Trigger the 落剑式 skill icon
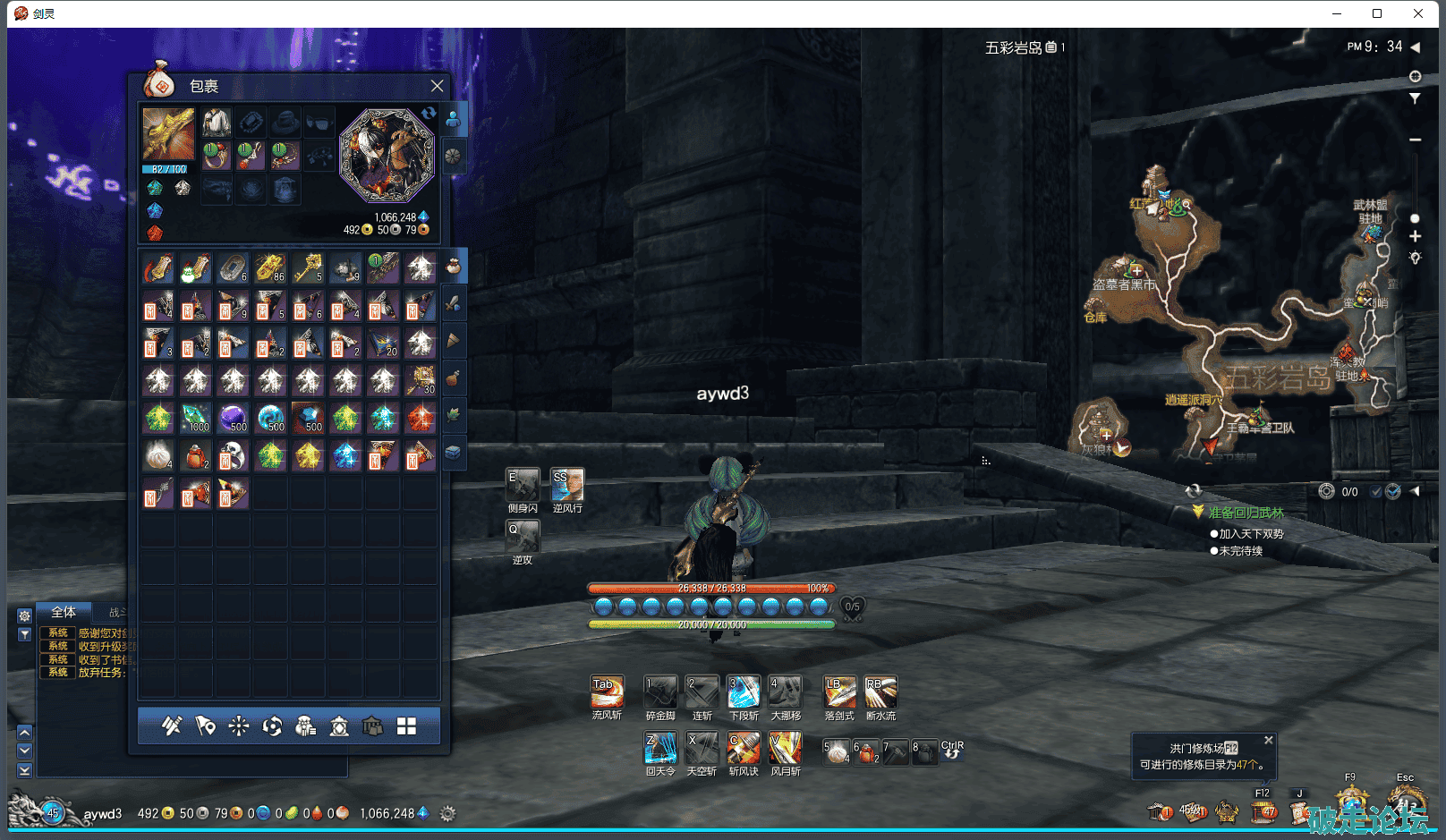Screen dimensions: 1446x840 [x=838, y=692]
